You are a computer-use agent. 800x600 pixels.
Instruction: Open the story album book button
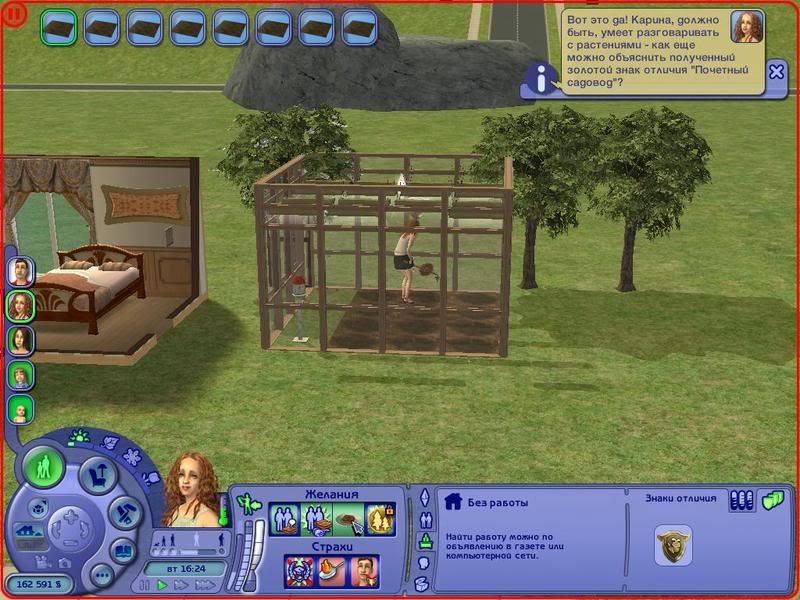[122, 549]
